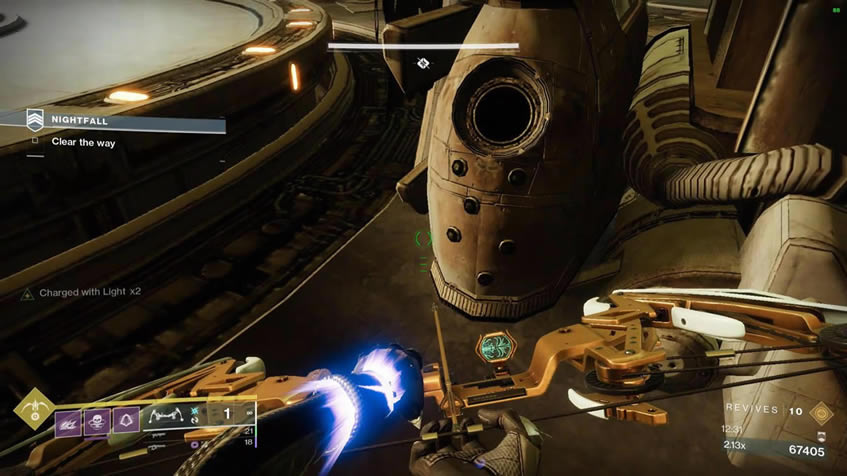Viewport: 847px width, 476px height.
Task: Click the boss marker icon under health bar
Action: 423,63
